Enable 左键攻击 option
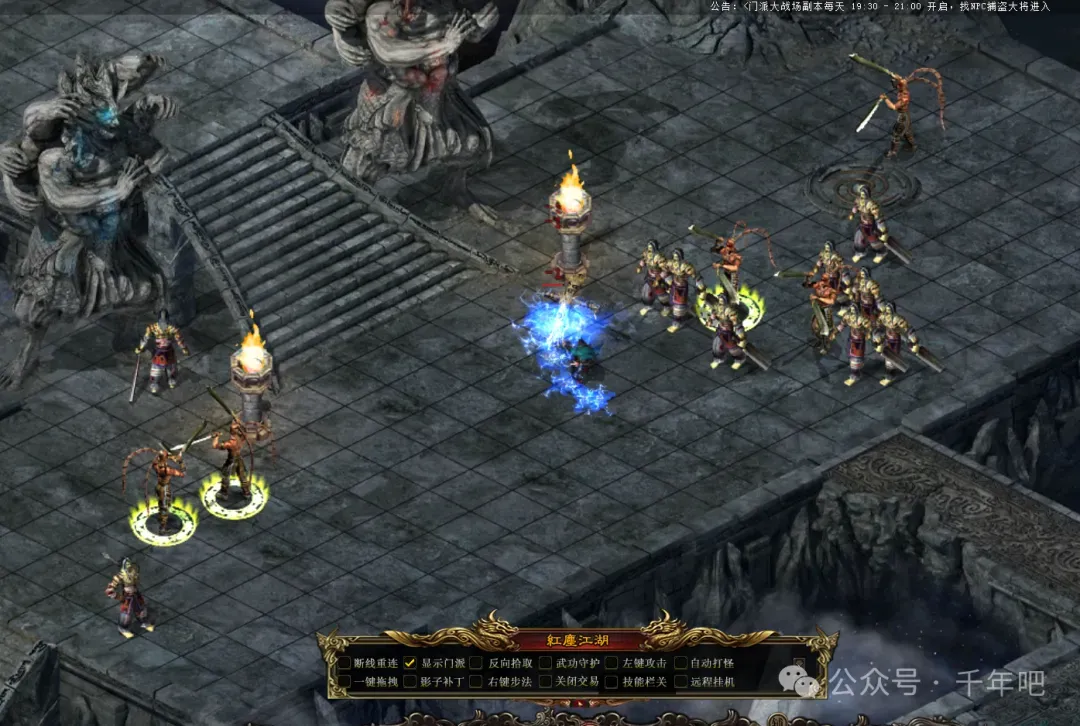The image size is (1080, 726). pyautogui.click(x=611, y=662)
